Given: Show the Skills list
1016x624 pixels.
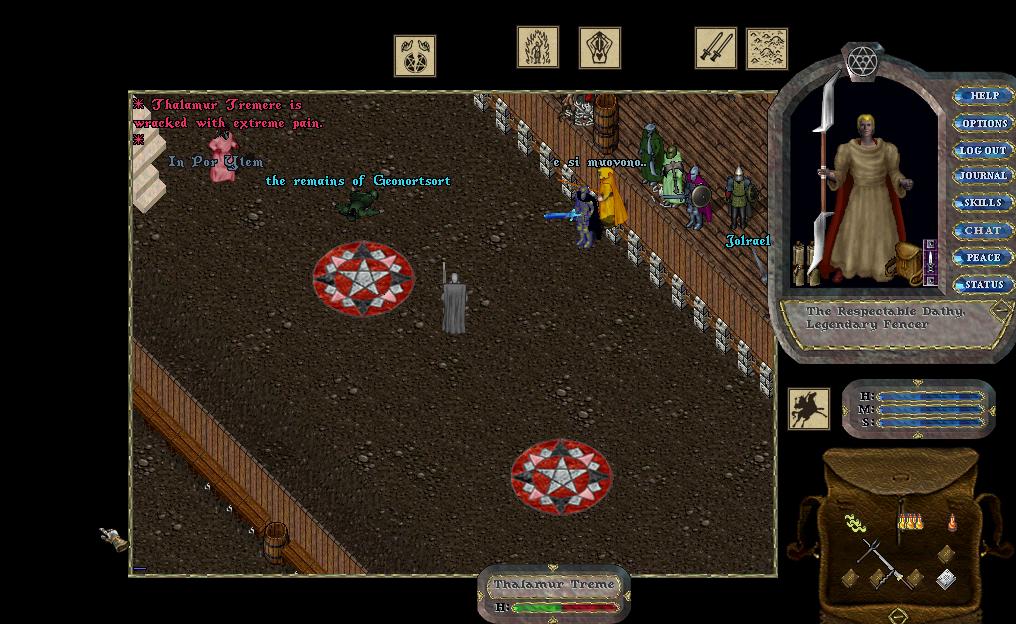Looking at the screenshot, I should [983, 203].
